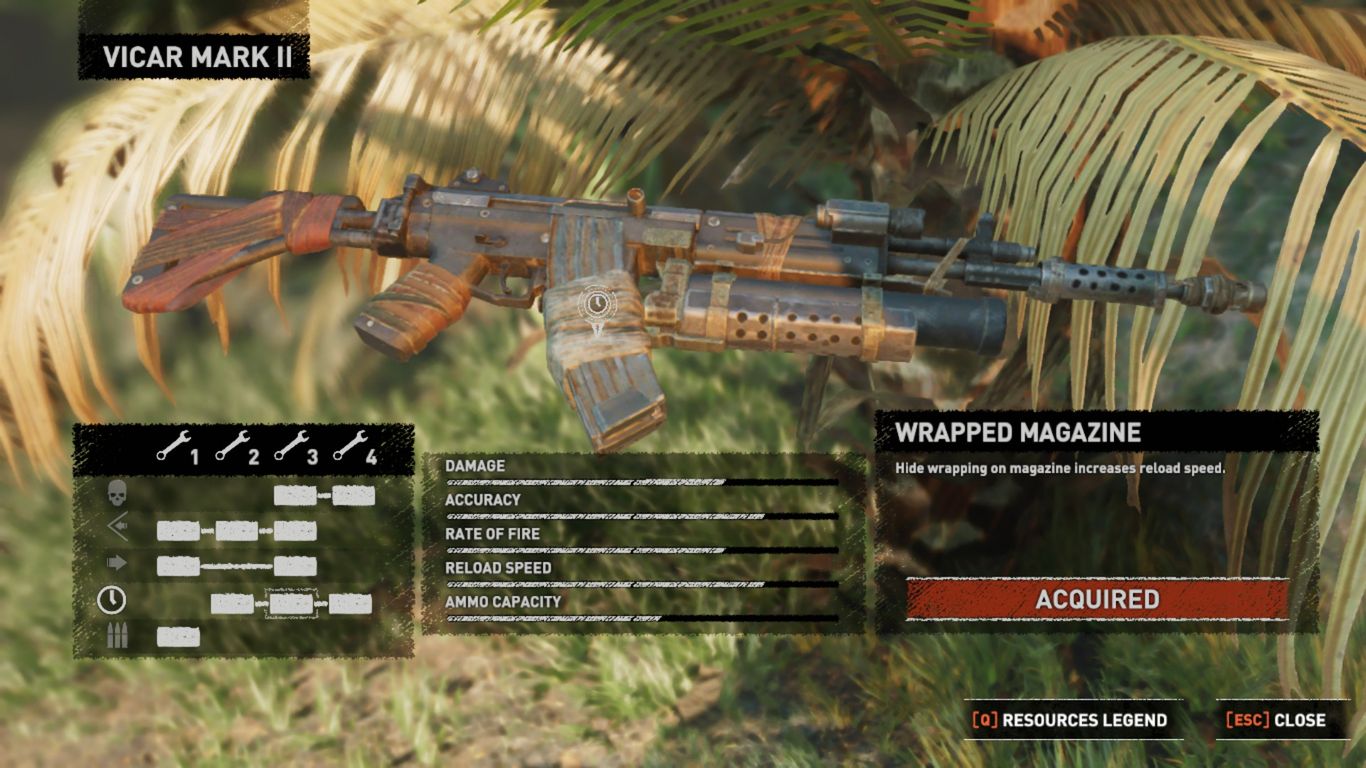This screenshot has height=768, width=1366.
Task: Choose the level 3 damage upgrade node
Action: (x=295, y=496)
